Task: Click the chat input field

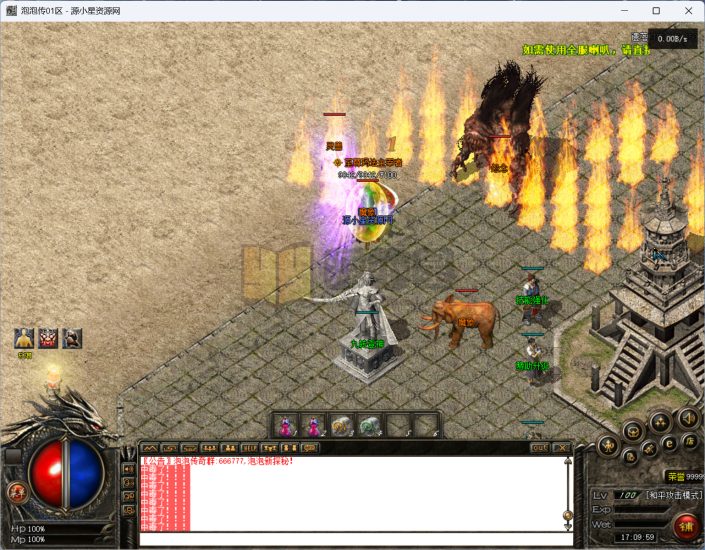Action: coord(350,538)
